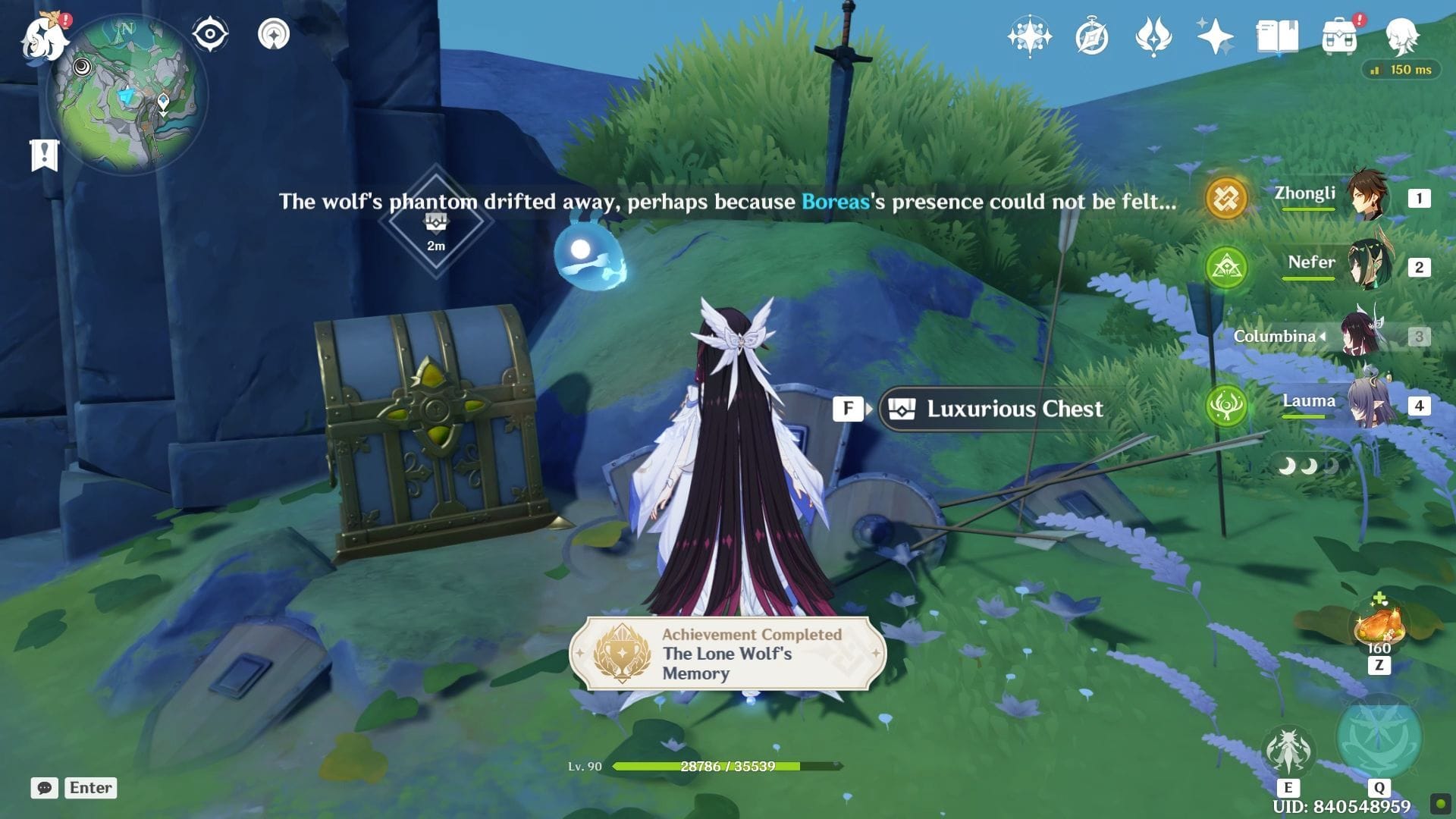Screen dimensions: 1456x819
Task: Open the inventory backpack icon
Action: (x=1339, y=36)
